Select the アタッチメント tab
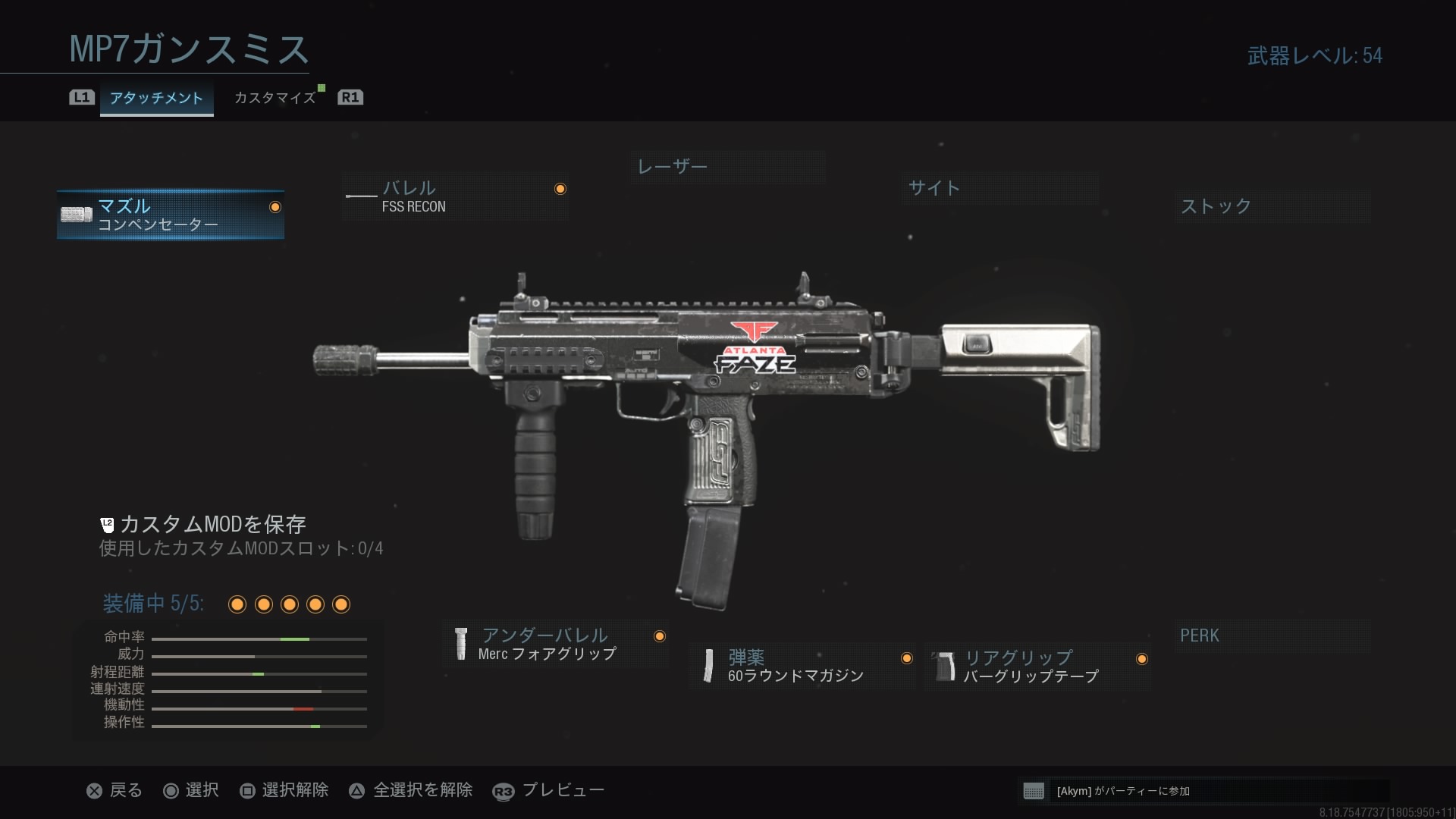Screen dimensions: 1456x819 pyautogui.click(x=156, y=98)
